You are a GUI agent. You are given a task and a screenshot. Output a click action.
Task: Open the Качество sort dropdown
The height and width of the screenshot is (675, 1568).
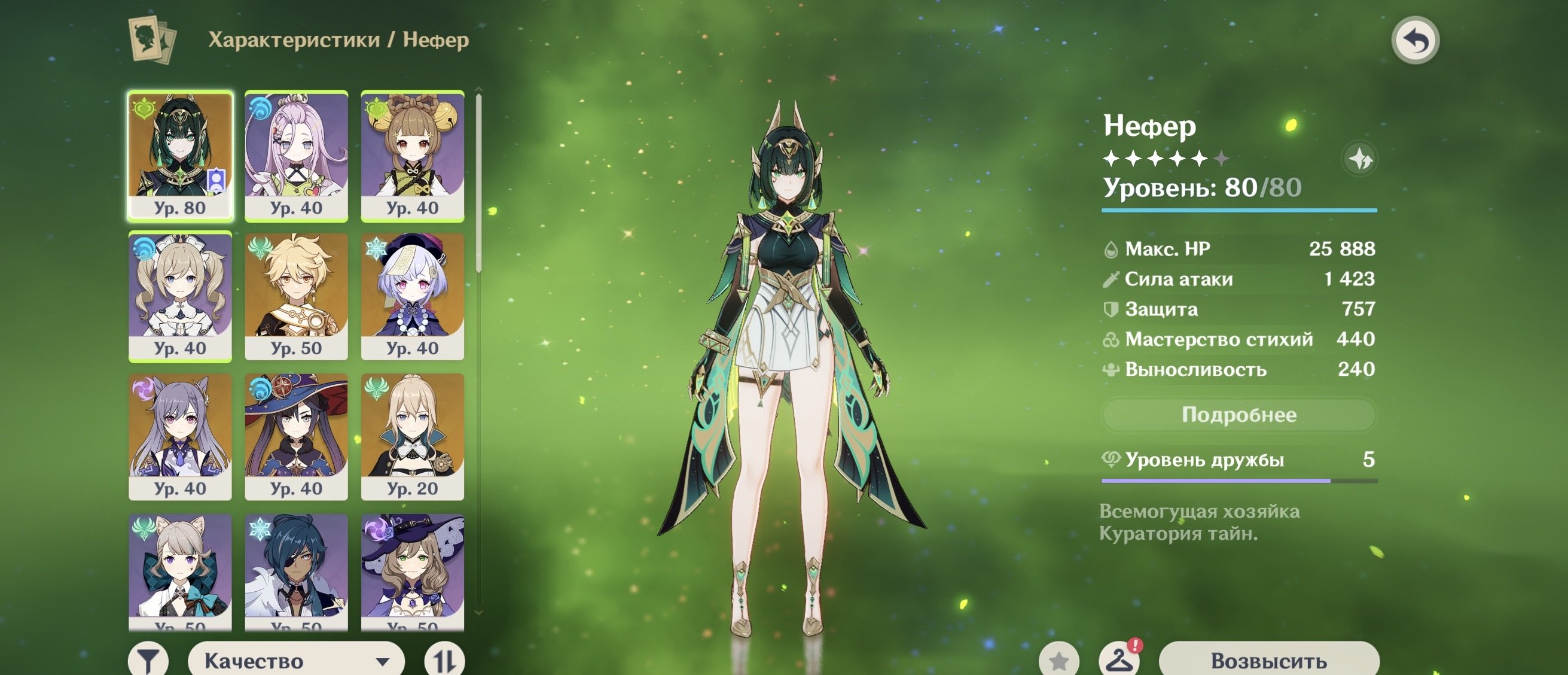pos(297,661)
